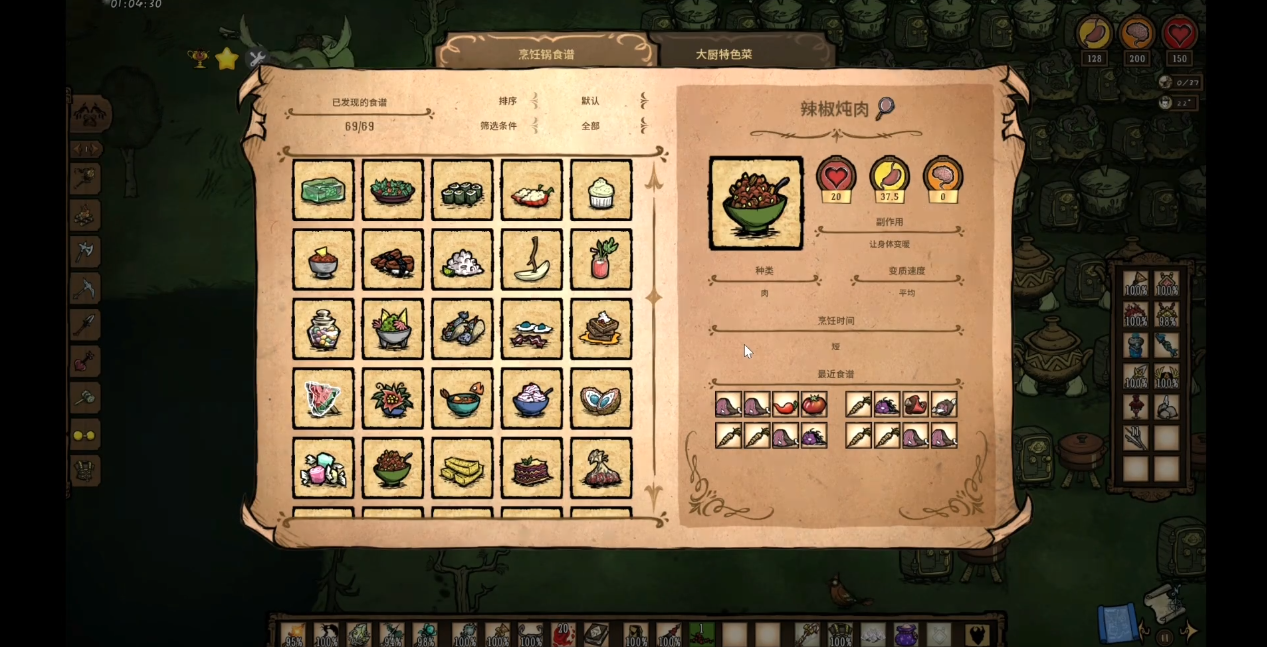Open the candy jar recipe
Screen dimensions: 1267x647
323,329
